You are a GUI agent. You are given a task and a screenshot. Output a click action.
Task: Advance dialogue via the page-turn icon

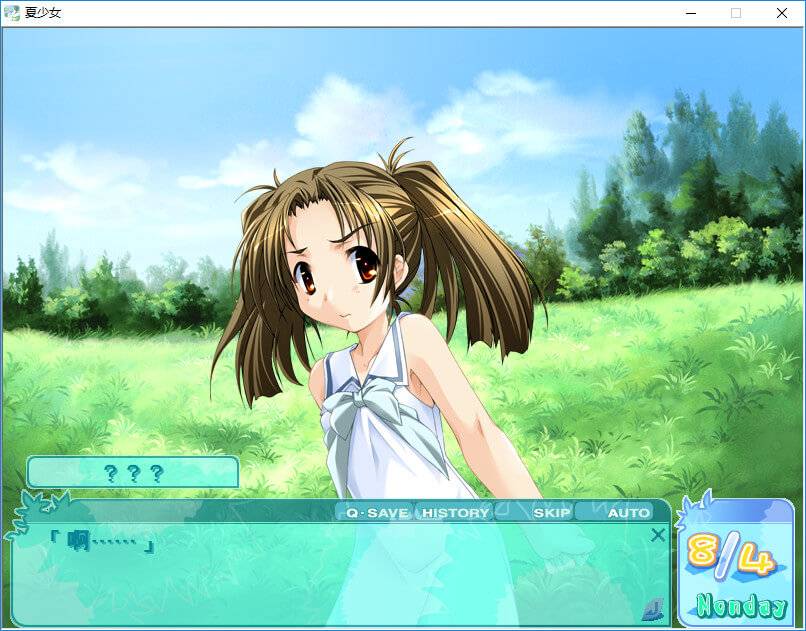652,607
